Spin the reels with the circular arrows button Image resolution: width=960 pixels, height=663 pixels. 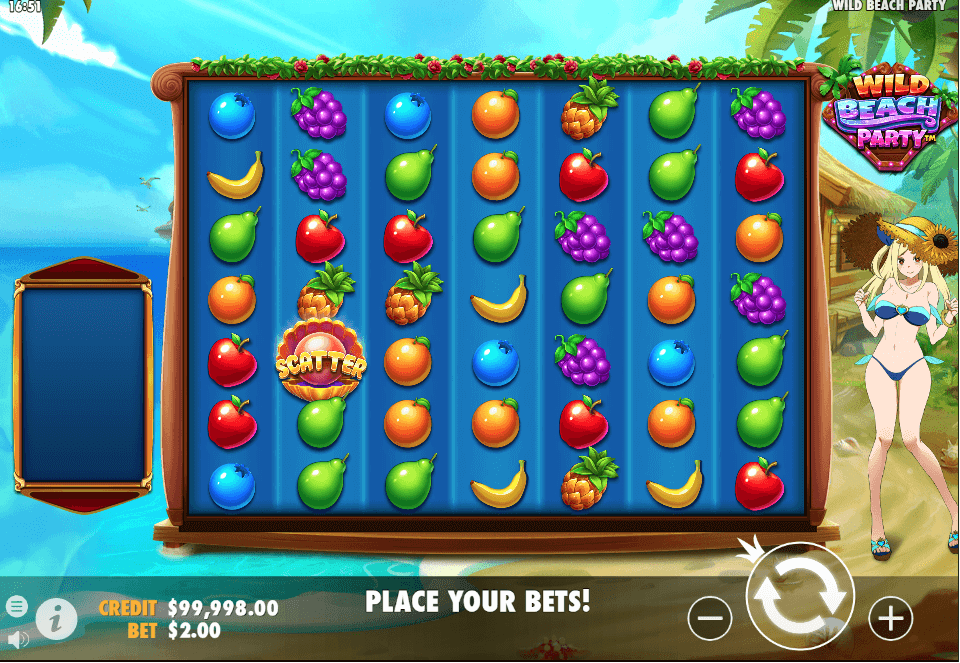tap(800, 595)
